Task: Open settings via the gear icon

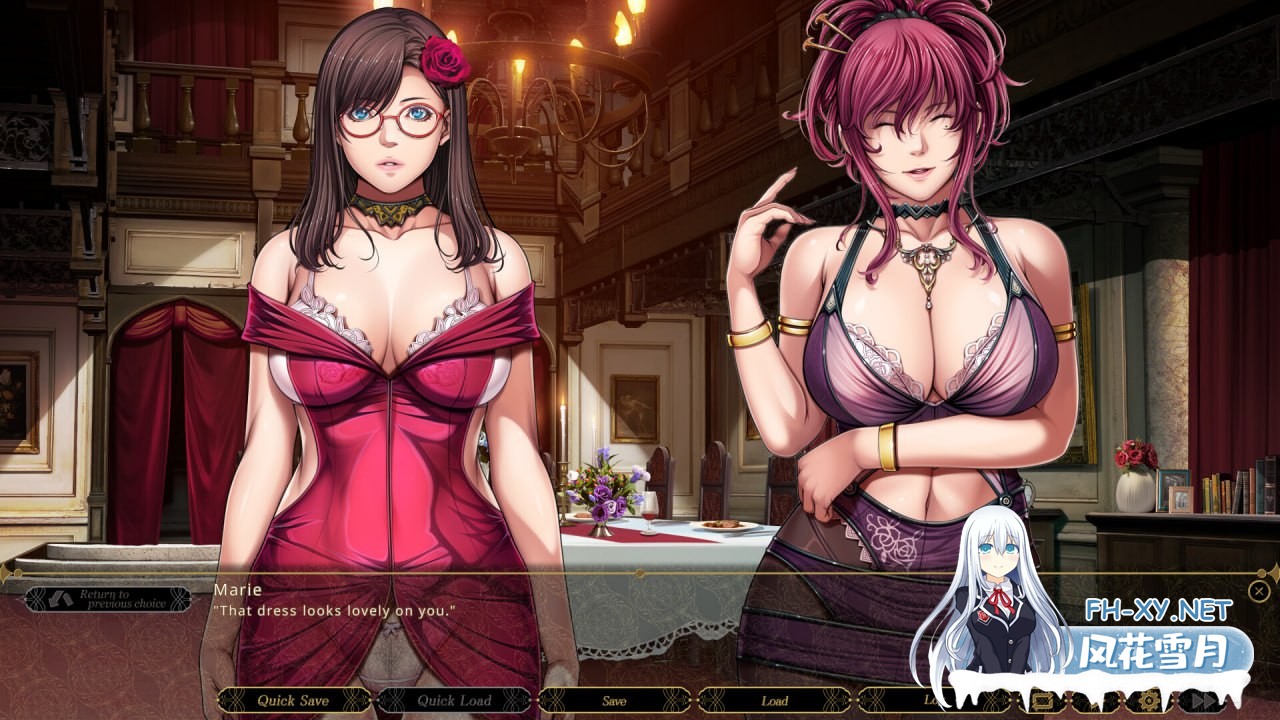Action: pyautogui.click(x=1149, y=700)
